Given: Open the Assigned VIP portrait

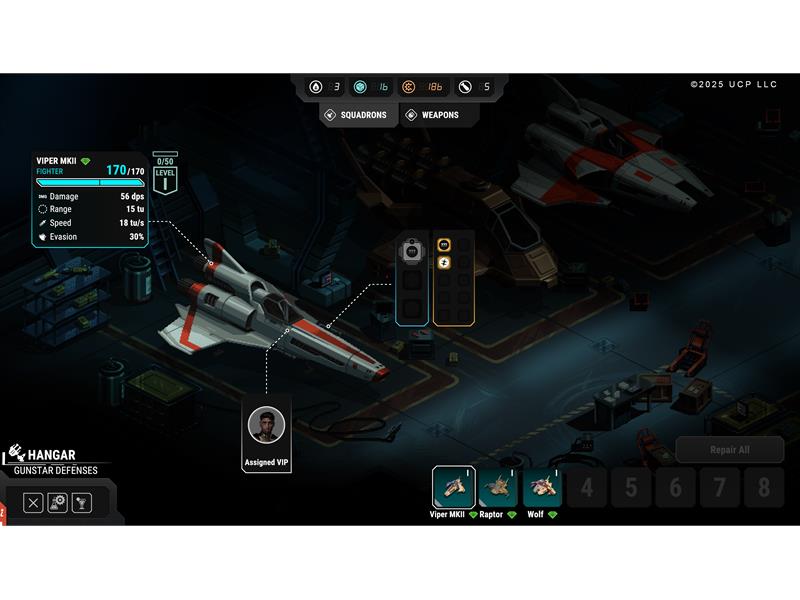Looking at the screenshot, I should tap(266, 426).
